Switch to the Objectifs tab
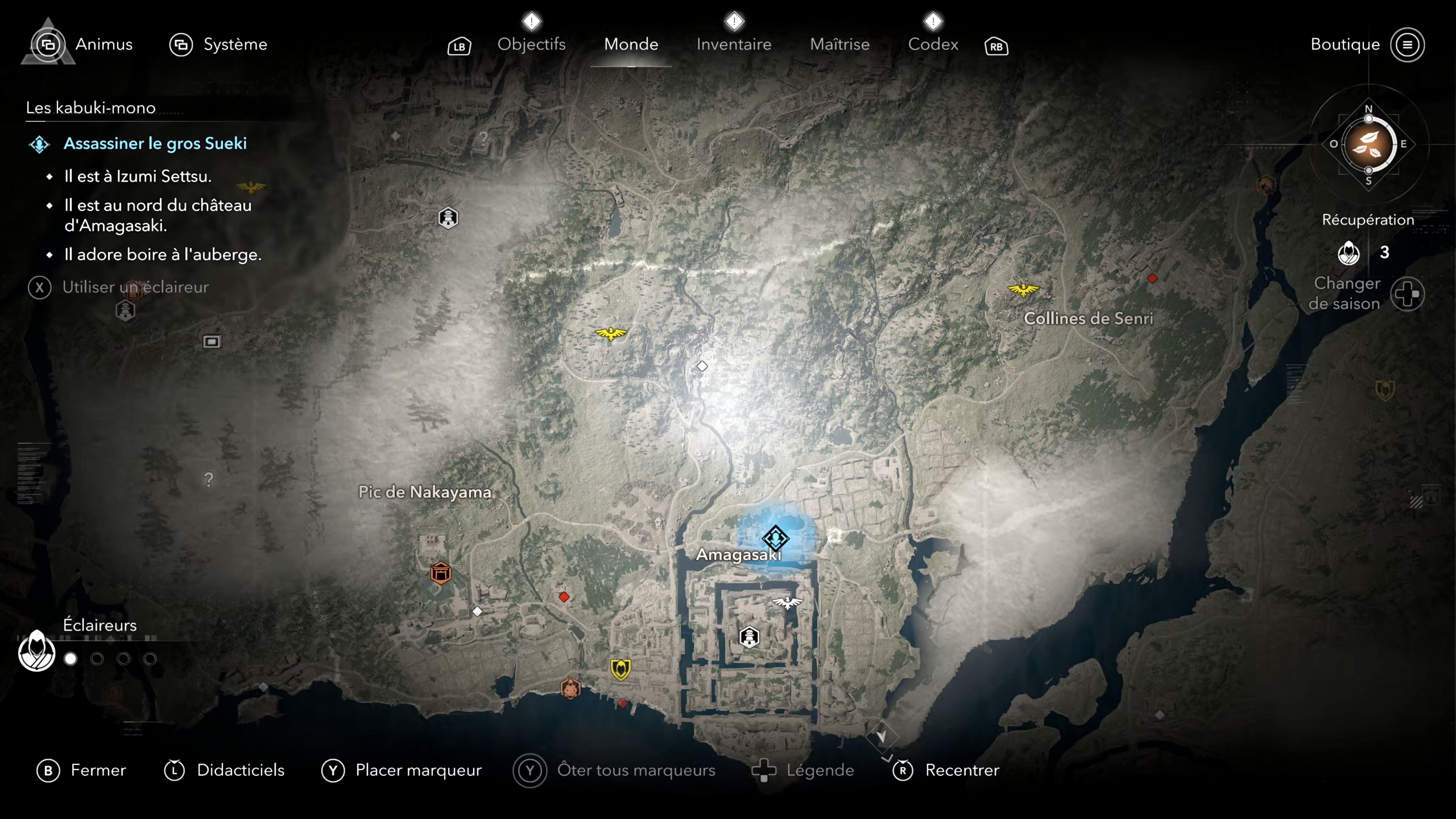The image size is (1456, 819). 531,44
